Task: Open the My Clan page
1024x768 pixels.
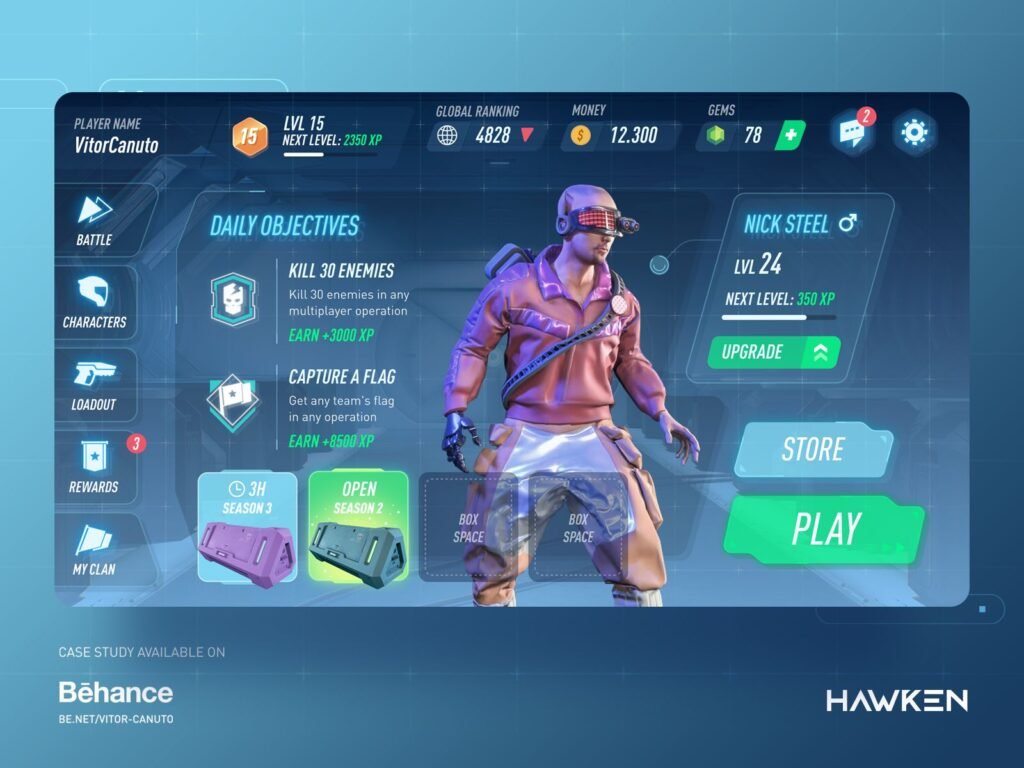Action: point(95,549)
